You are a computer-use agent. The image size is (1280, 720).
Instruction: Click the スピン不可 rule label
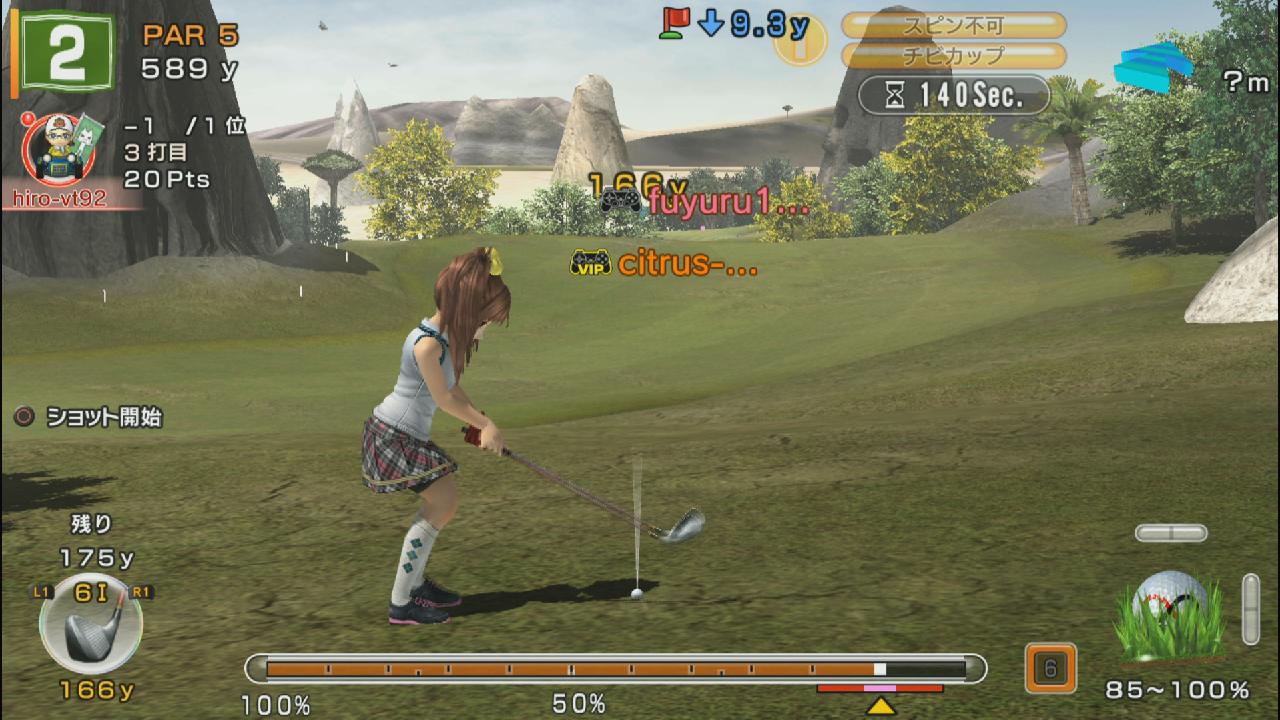coord(953,25)
